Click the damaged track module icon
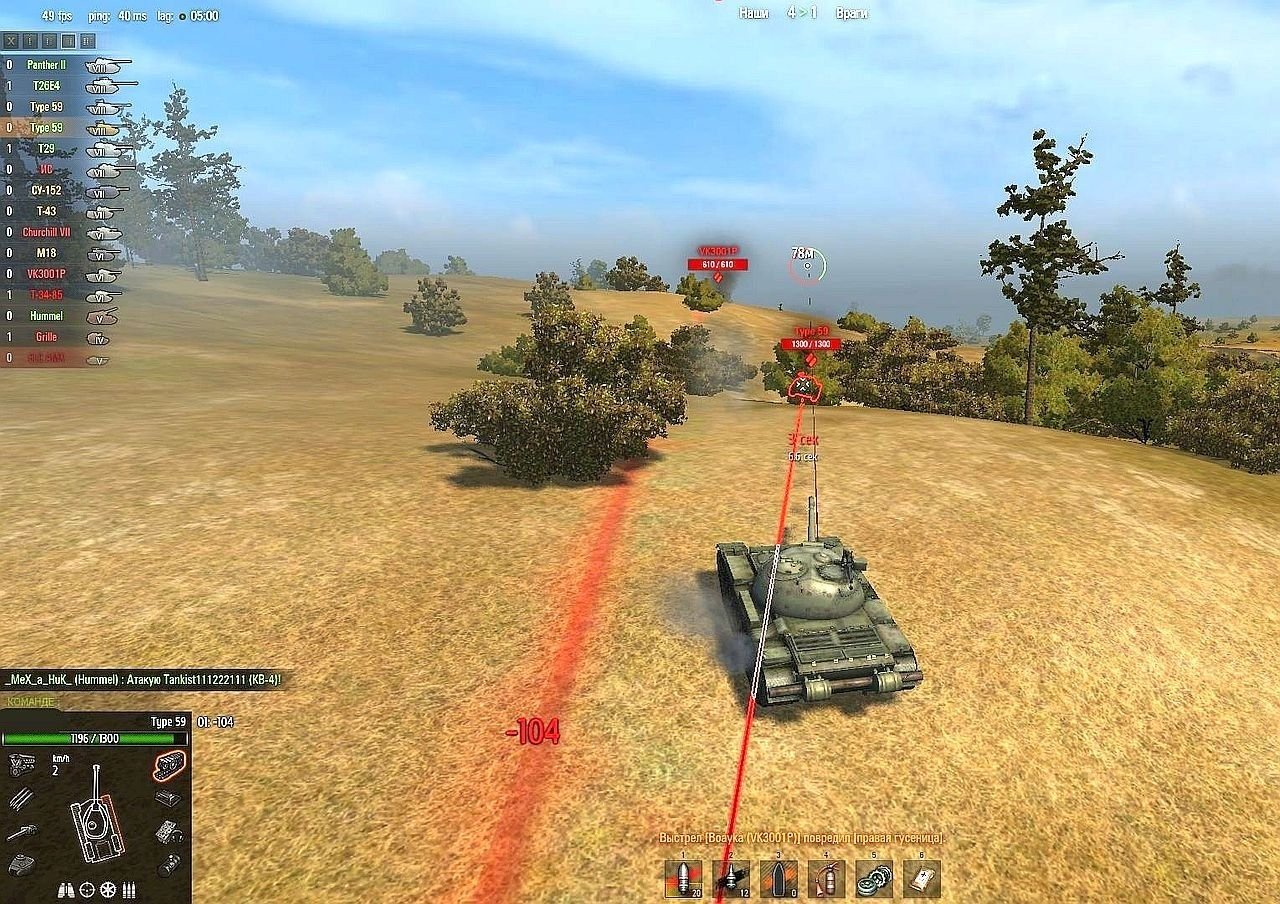The width and height of the screenshot is (1280, 904). pos(170,765)
